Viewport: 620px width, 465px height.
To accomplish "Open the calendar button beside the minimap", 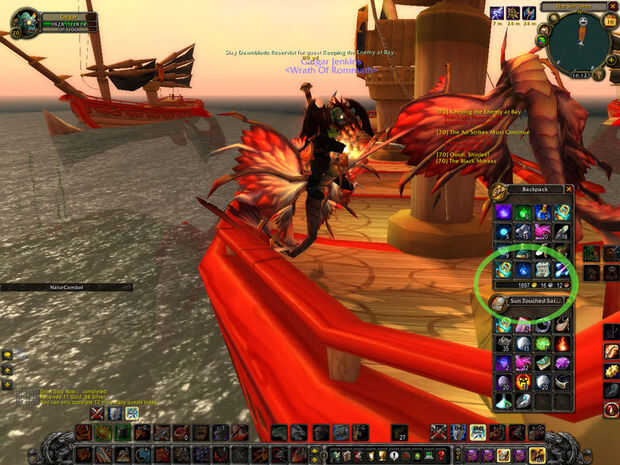I will point(610,22).
